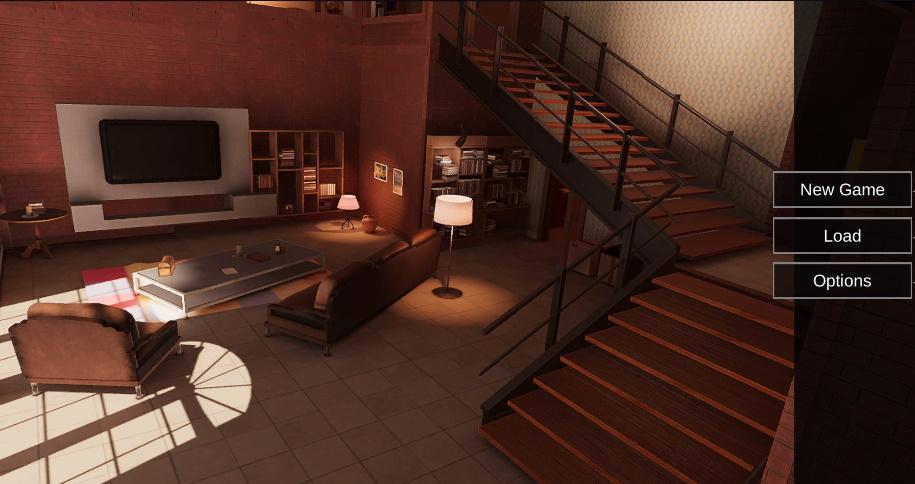This screenshot has height=484, width=915.
Task: Open the Options menu
Action: (x=842, y=281)
